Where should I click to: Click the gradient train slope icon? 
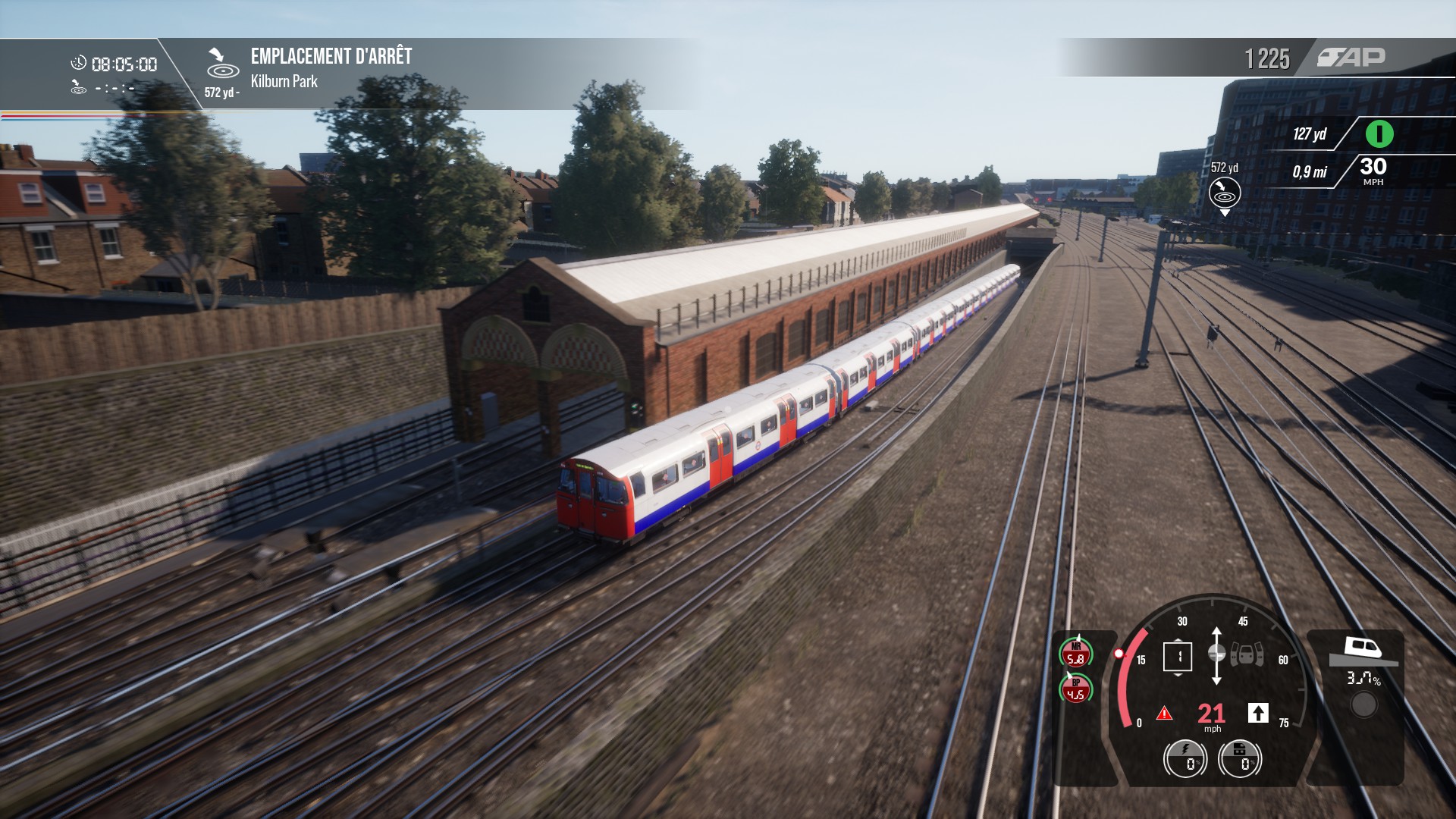pyautogui.click(x=1364, y=651)
